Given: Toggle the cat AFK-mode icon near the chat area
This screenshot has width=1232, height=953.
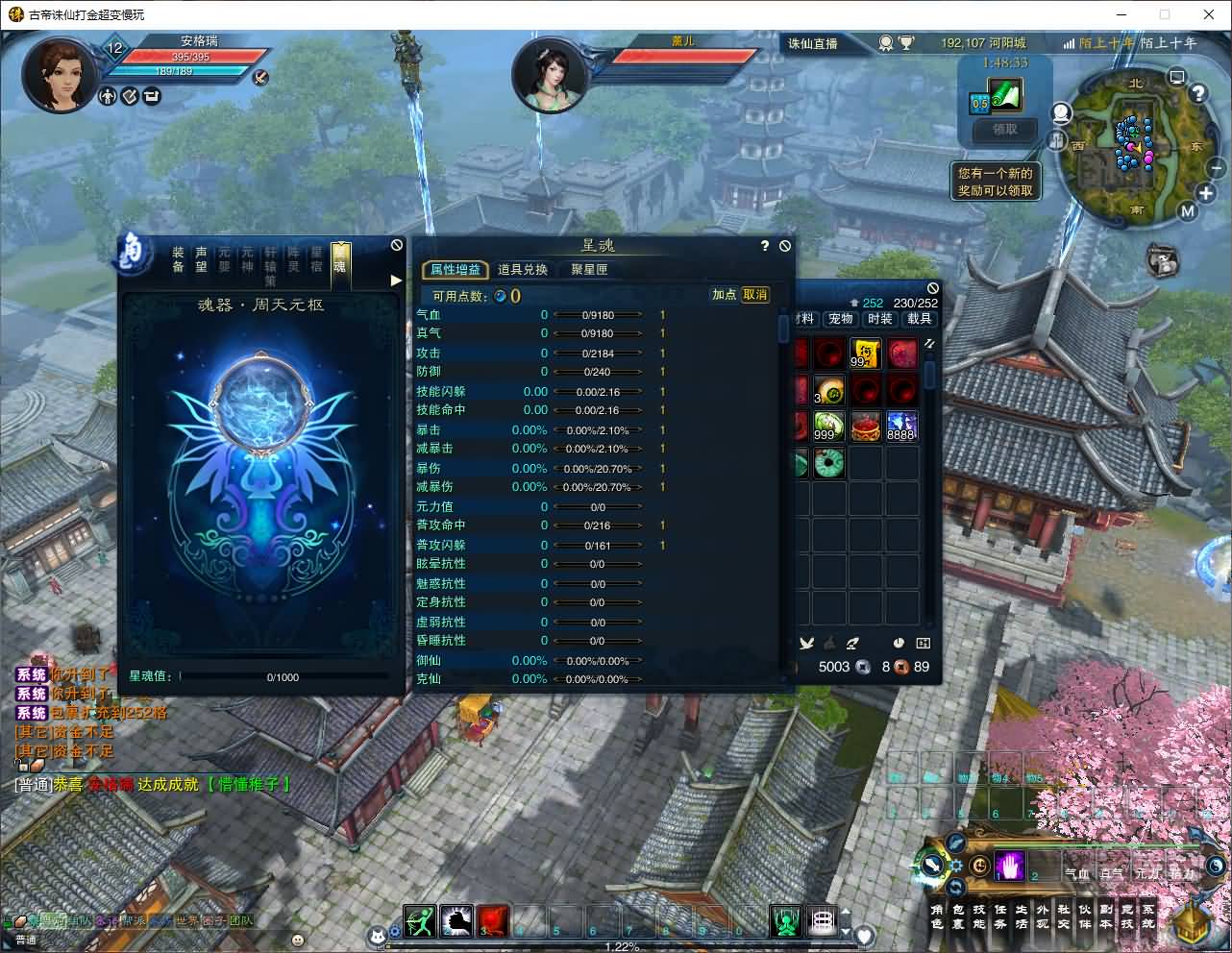Looking at the screenshot, I should point(377,937).
